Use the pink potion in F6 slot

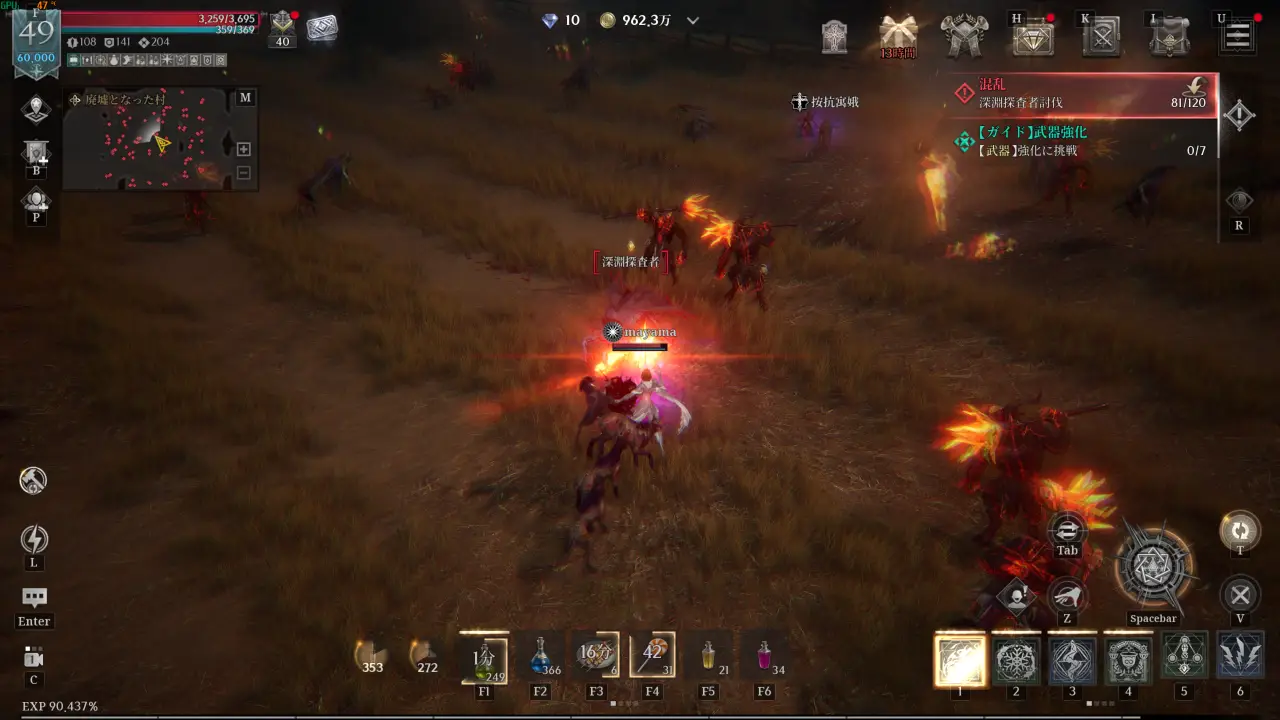(765, 657)
